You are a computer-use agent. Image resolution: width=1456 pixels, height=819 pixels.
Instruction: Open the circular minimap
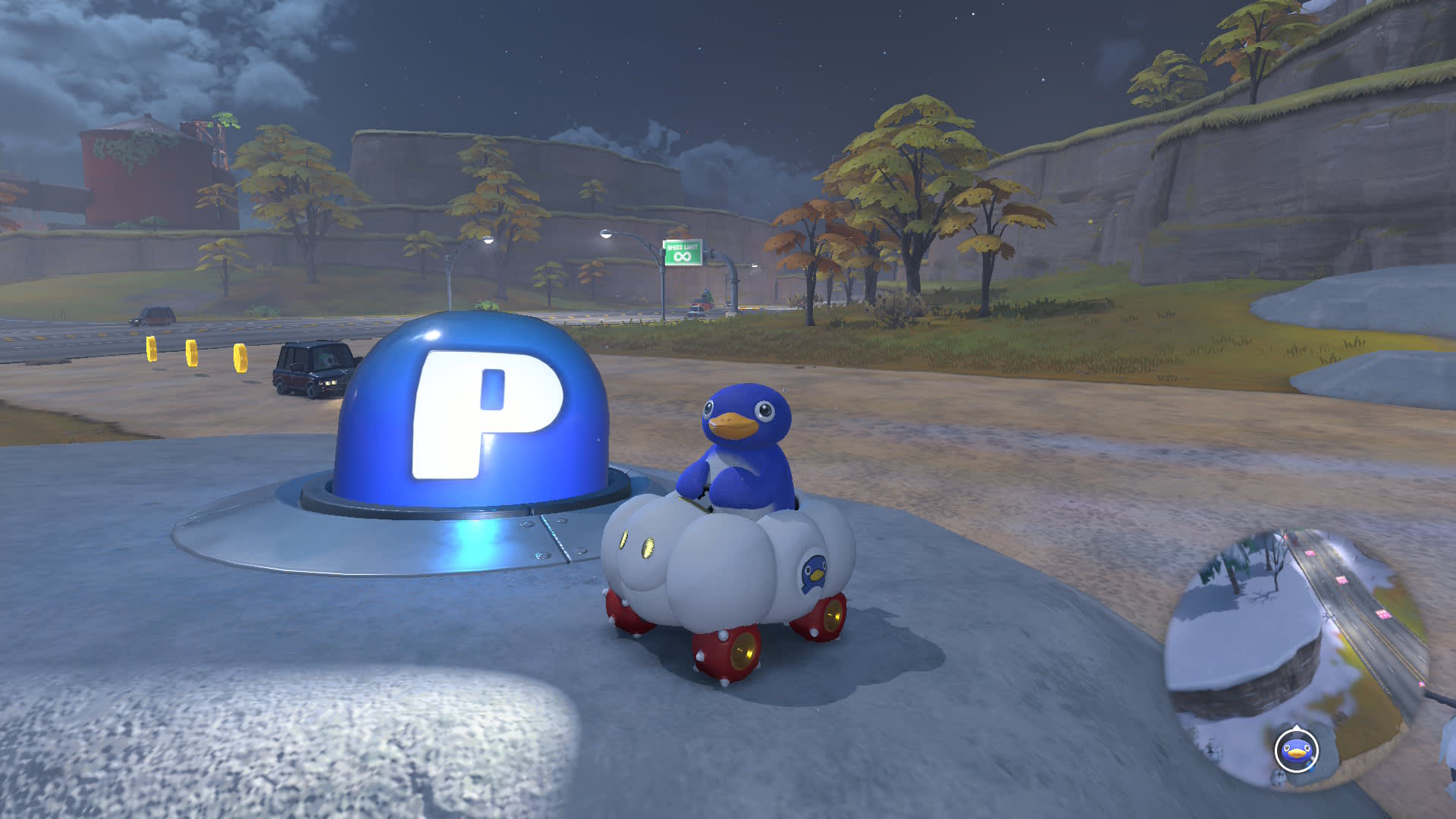(1297, 652)
